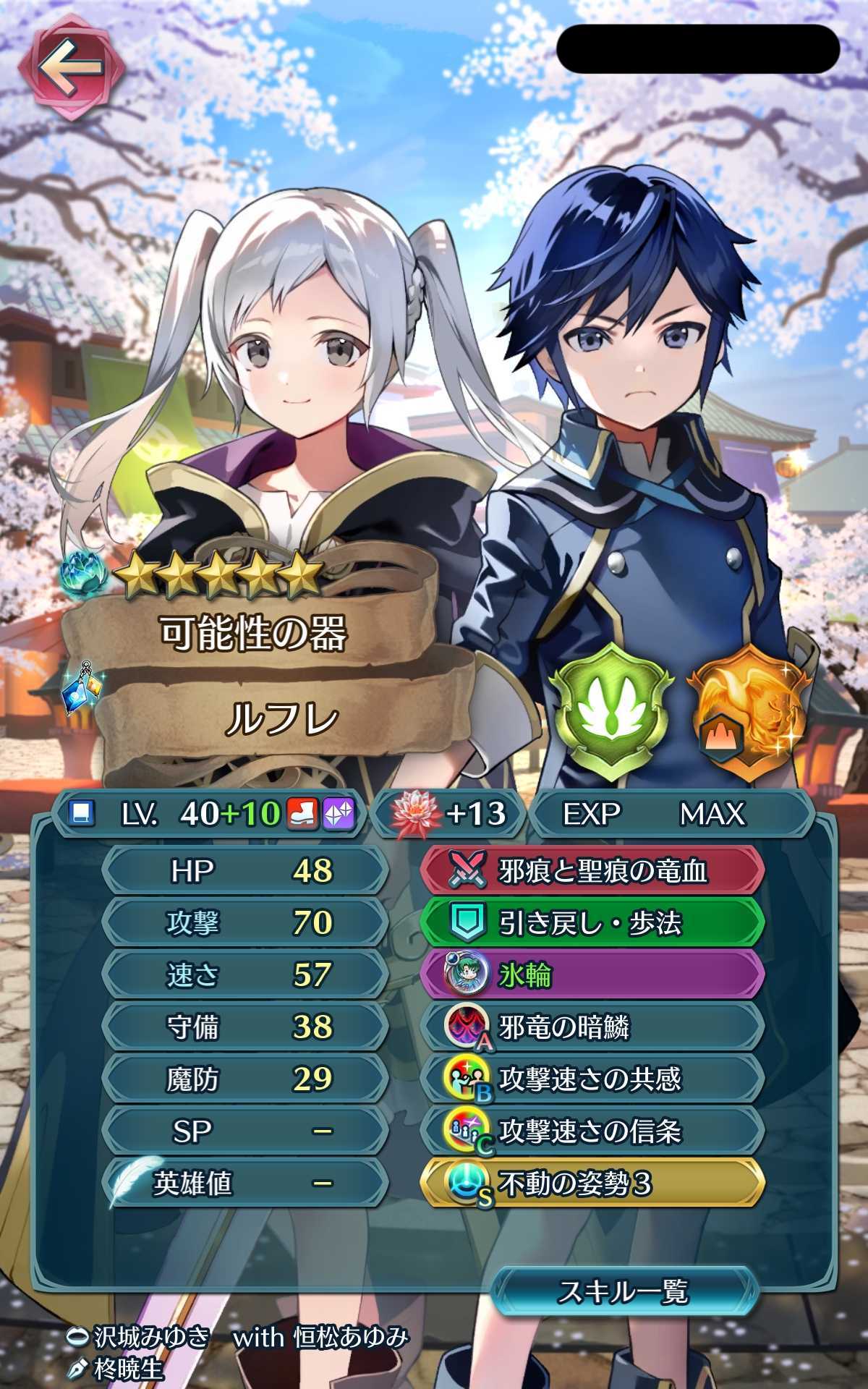Screen dimensions: 868x1389
Task: Tap the dragonflower +13 indicator
Action: (x=448, y=814)
